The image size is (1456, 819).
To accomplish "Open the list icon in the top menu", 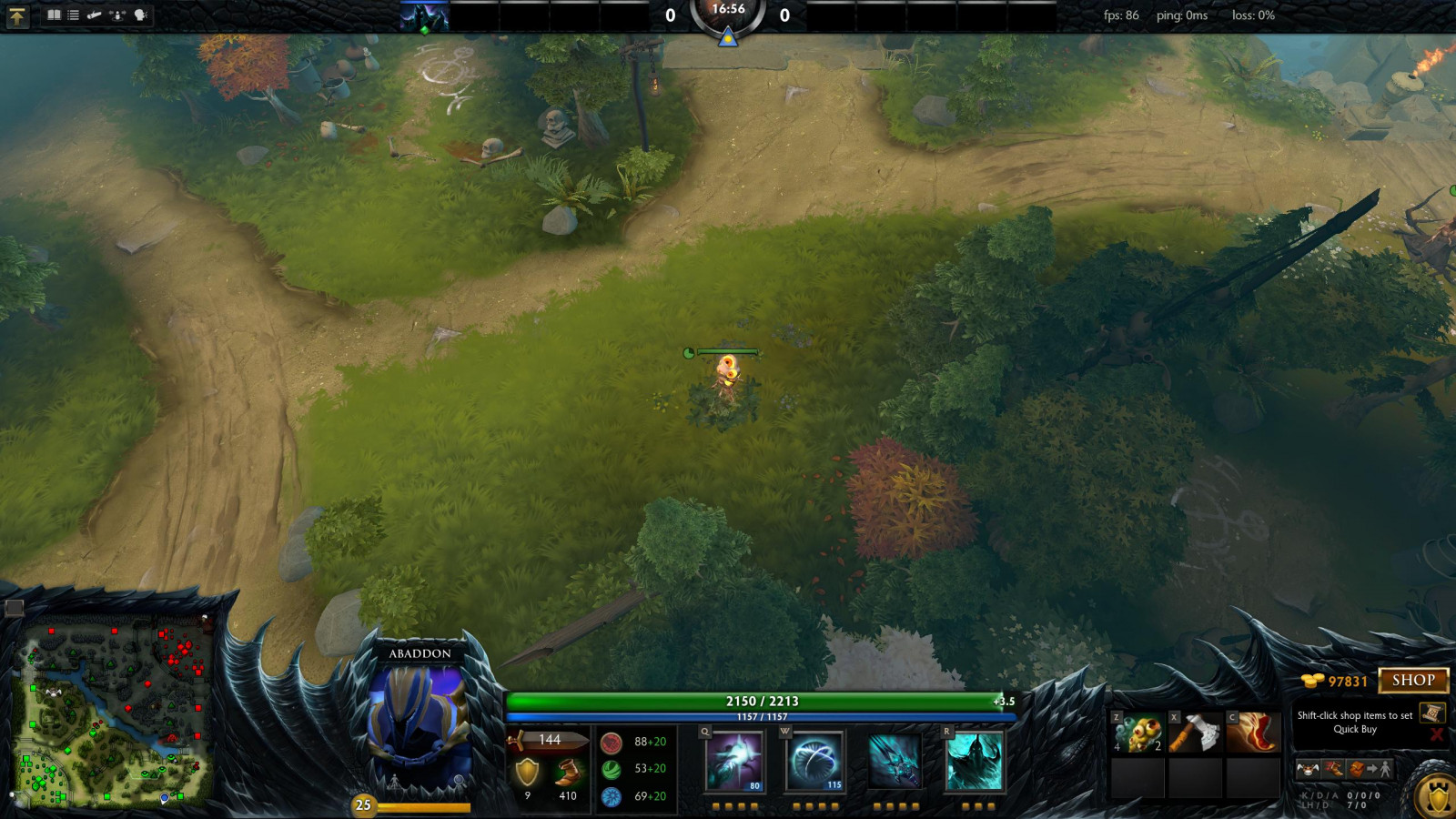I will [74, 15].
